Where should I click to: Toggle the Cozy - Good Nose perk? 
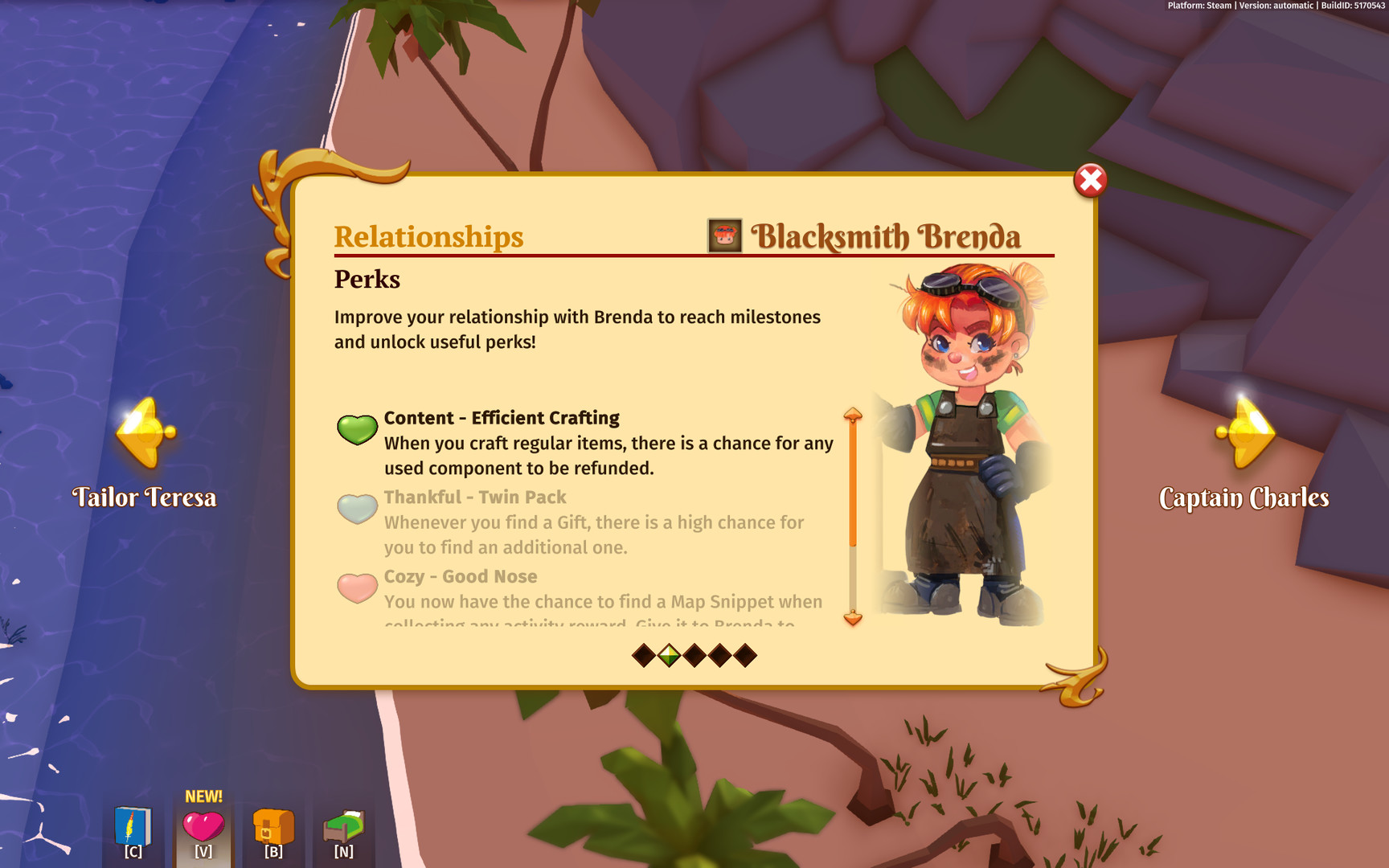(461, 576)
